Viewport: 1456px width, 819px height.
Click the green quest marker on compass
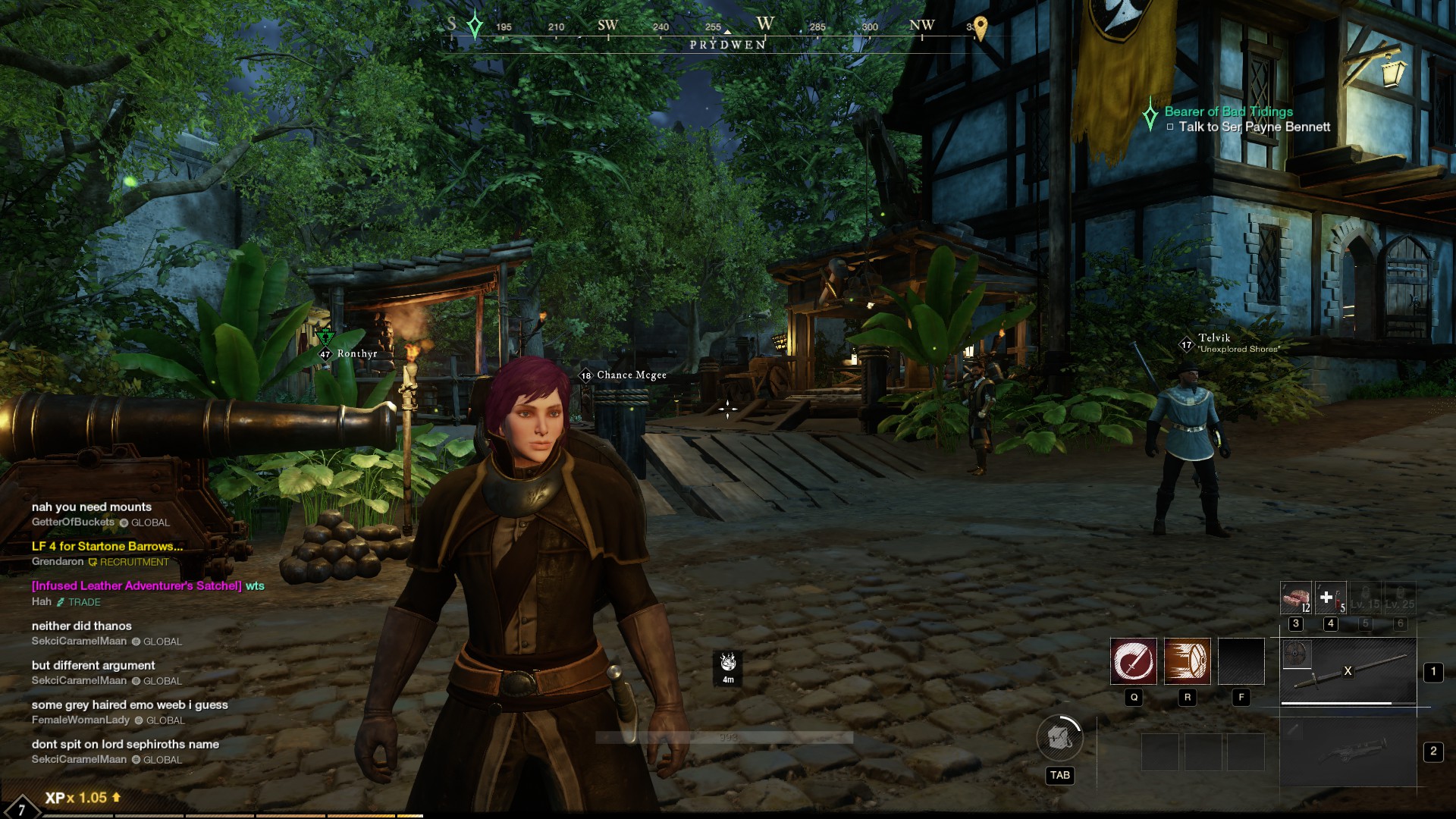pyautogui.click(x=475, y=26)
